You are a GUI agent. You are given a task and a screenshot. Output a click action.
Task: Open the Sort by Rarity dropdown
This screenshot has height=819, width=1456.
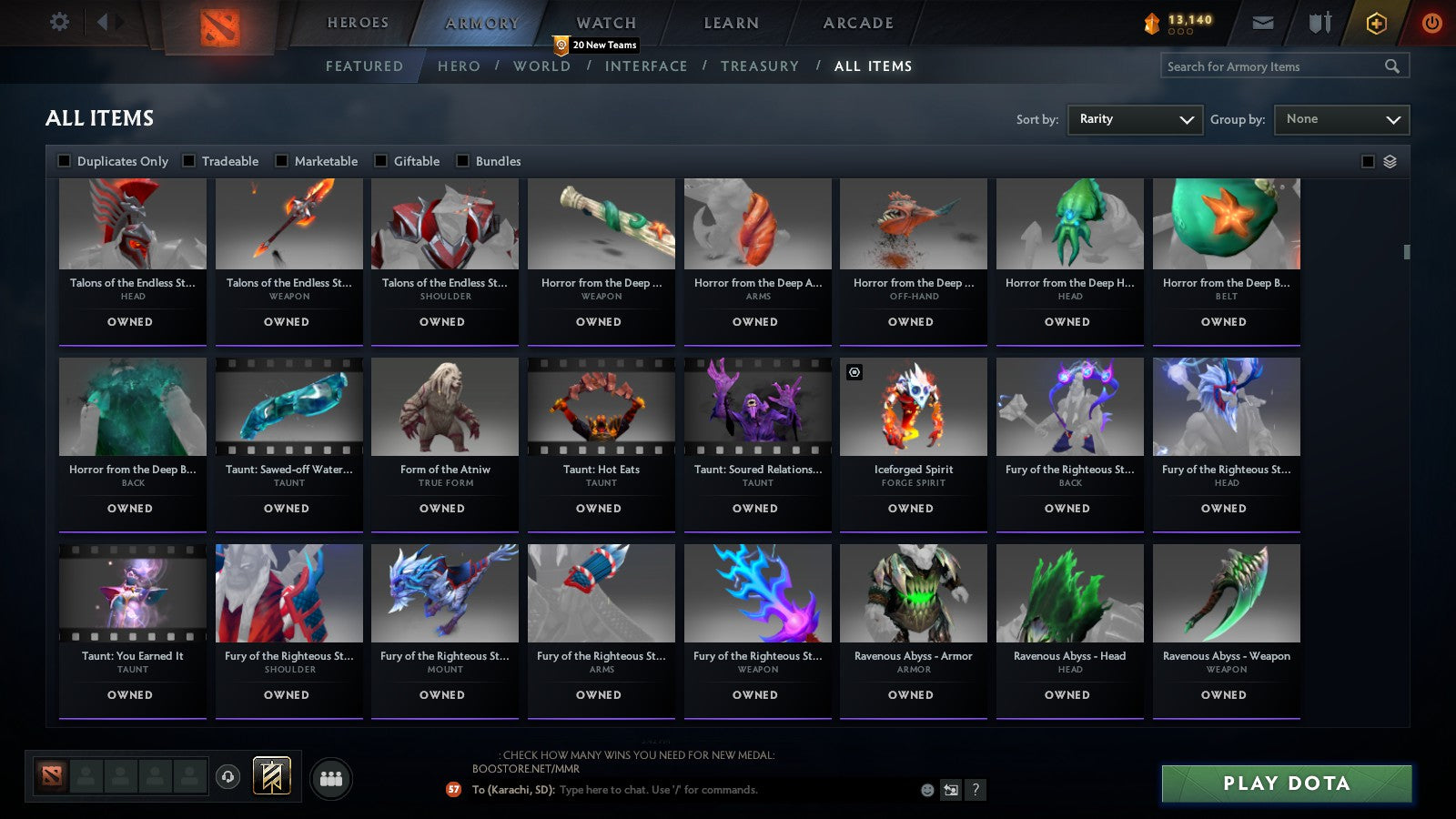(1135, 119)
